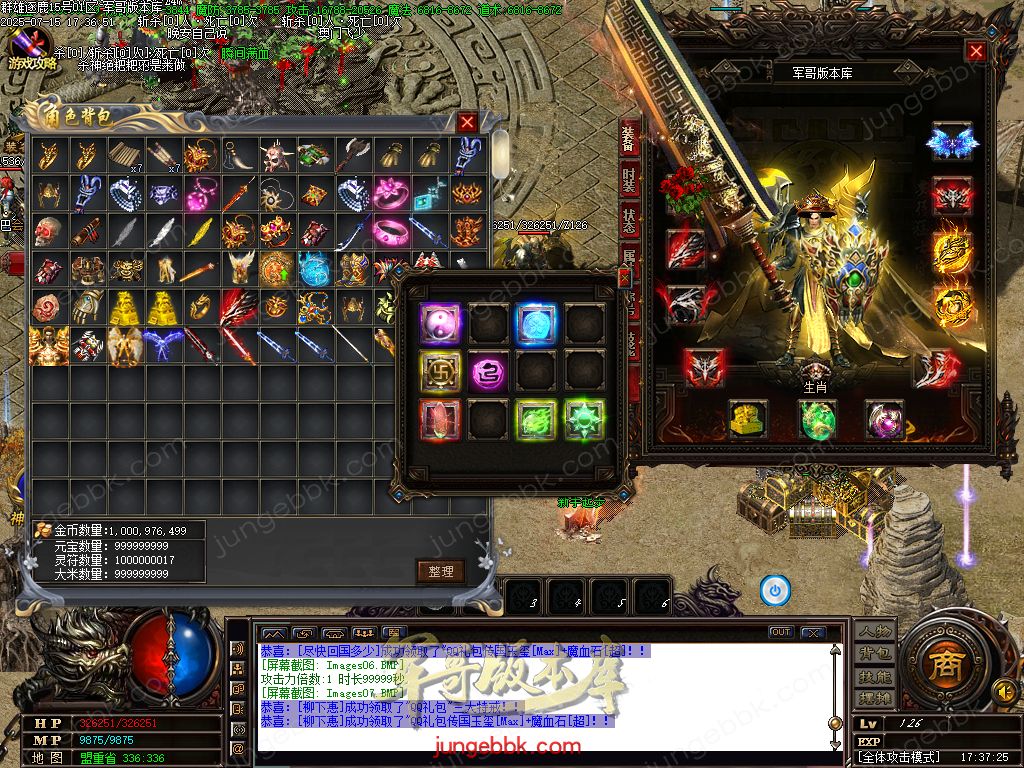Click the 整理 sort button in the bag
1024x768 pixels.
tap(440, 572)
